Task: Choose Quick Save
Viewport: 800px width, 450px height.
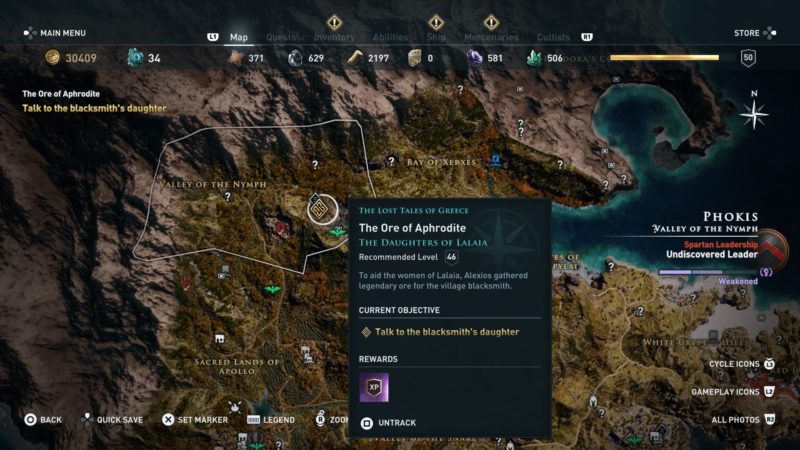Action: (x=118, y=420)
